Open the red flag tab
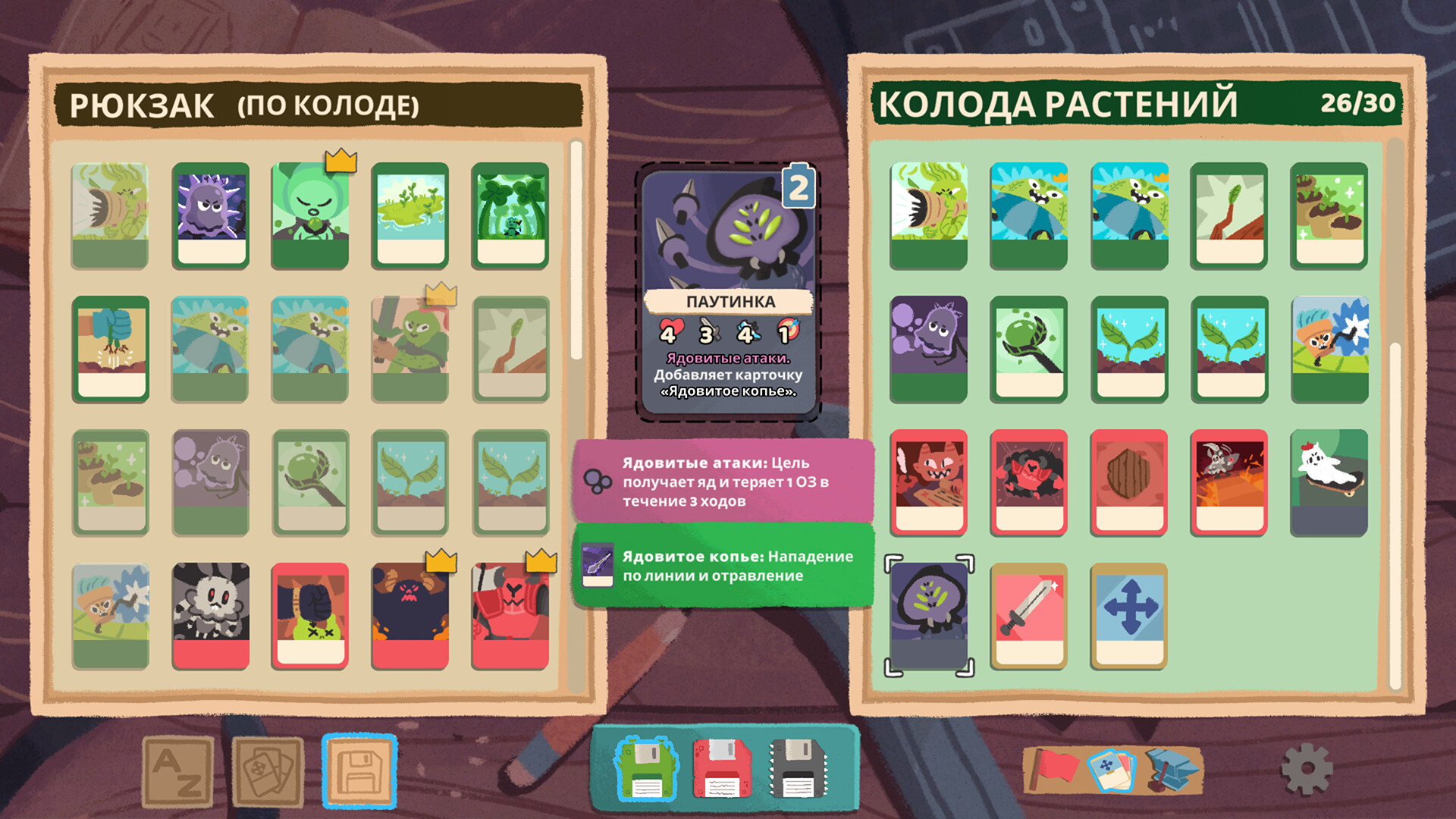The height and width of the screenshot is (819, 1456). [x=1054, y=767]
